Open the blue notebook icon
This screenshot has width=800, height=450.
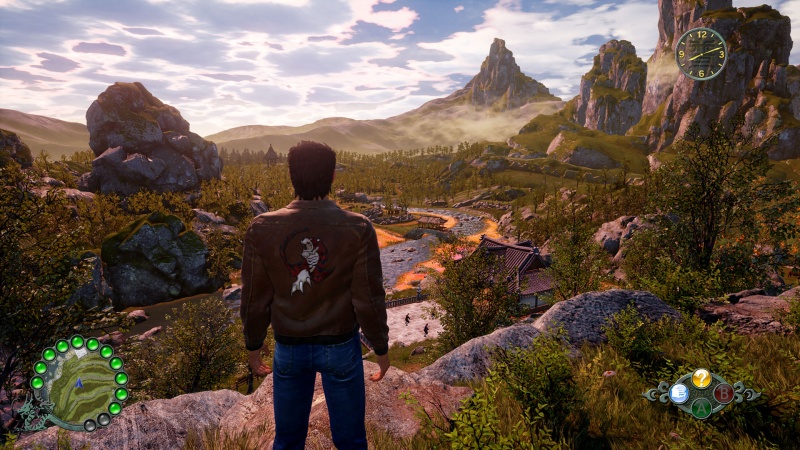click(x=679, y=393)
